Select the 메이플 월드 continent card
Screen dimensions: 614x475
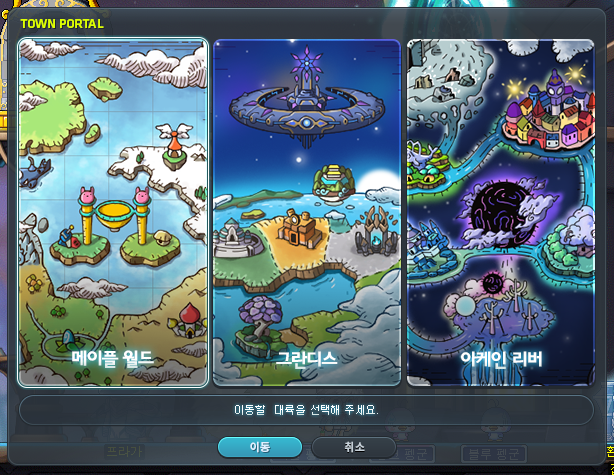112,212
